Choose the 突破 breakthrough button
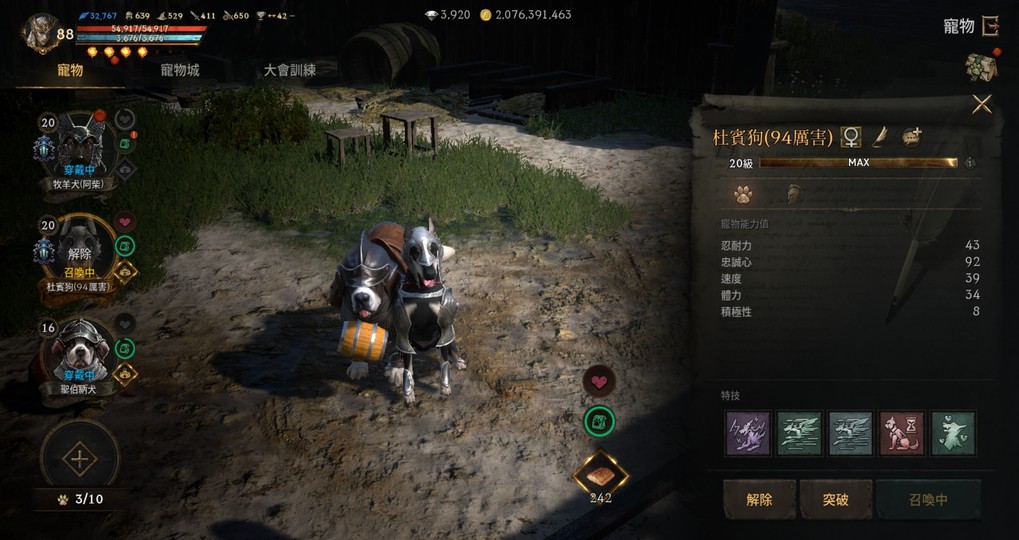The height and width of the screenshot is (540, 1019). 835,499
